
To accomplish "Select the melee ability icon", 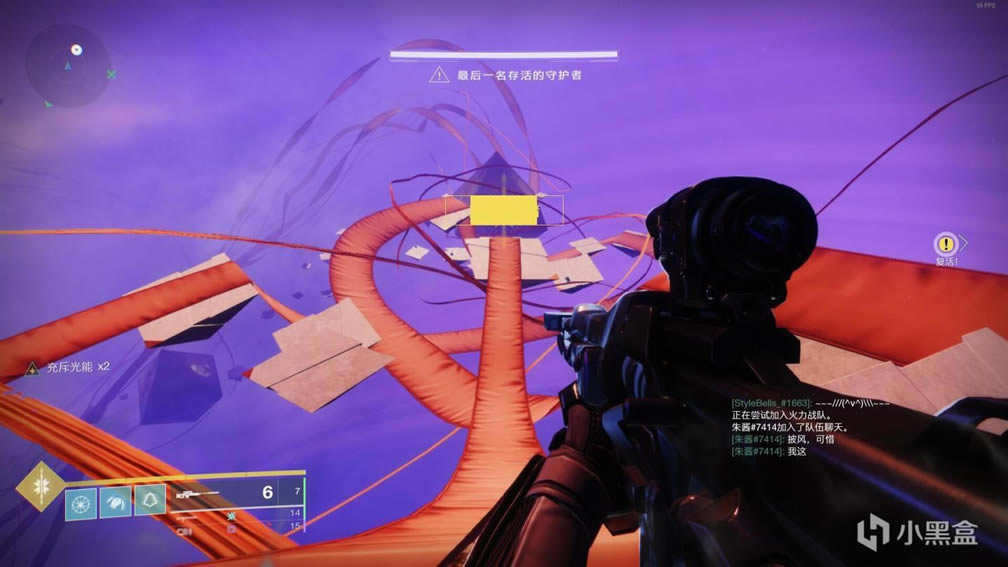I will point(115,501).
